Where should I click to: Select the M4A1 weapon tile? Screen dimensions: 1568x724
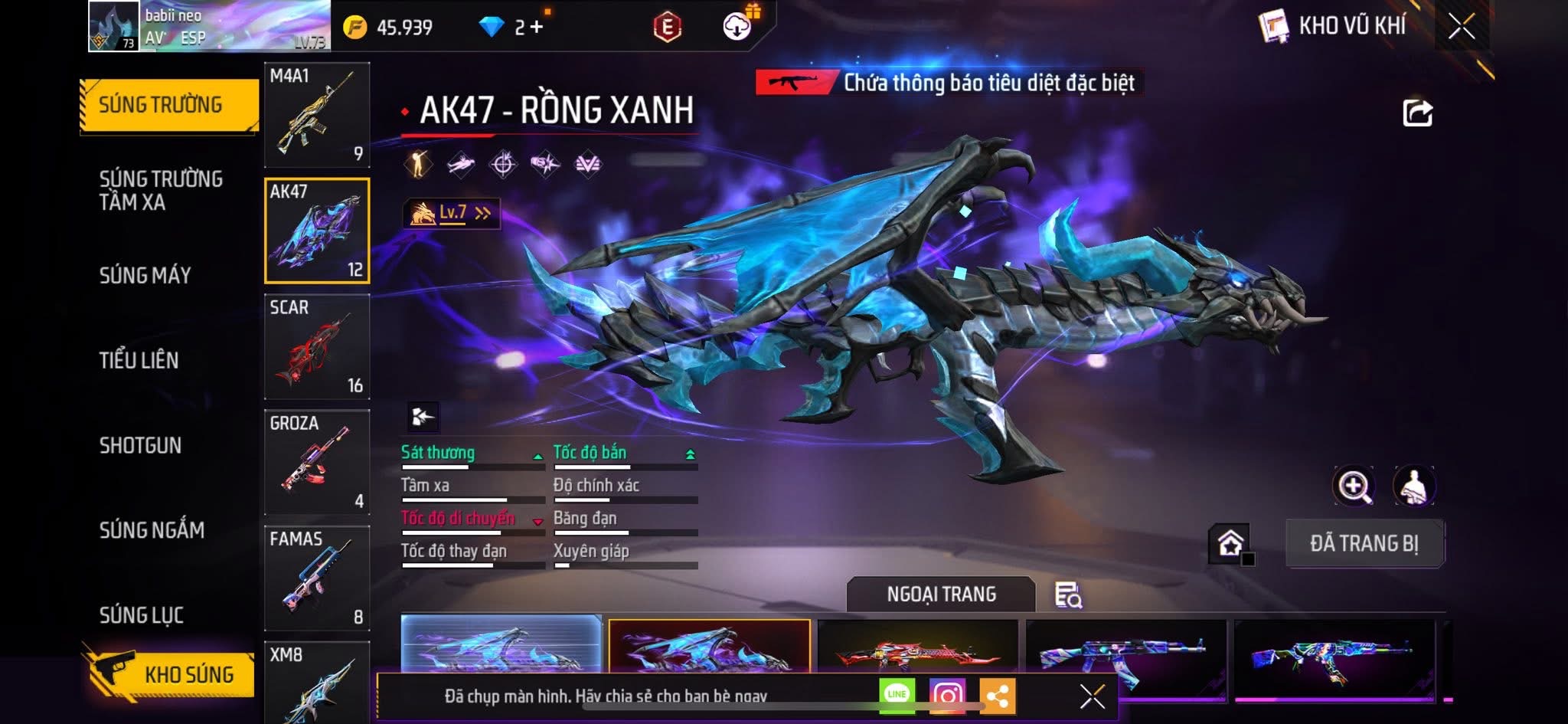tap(317, 115)
